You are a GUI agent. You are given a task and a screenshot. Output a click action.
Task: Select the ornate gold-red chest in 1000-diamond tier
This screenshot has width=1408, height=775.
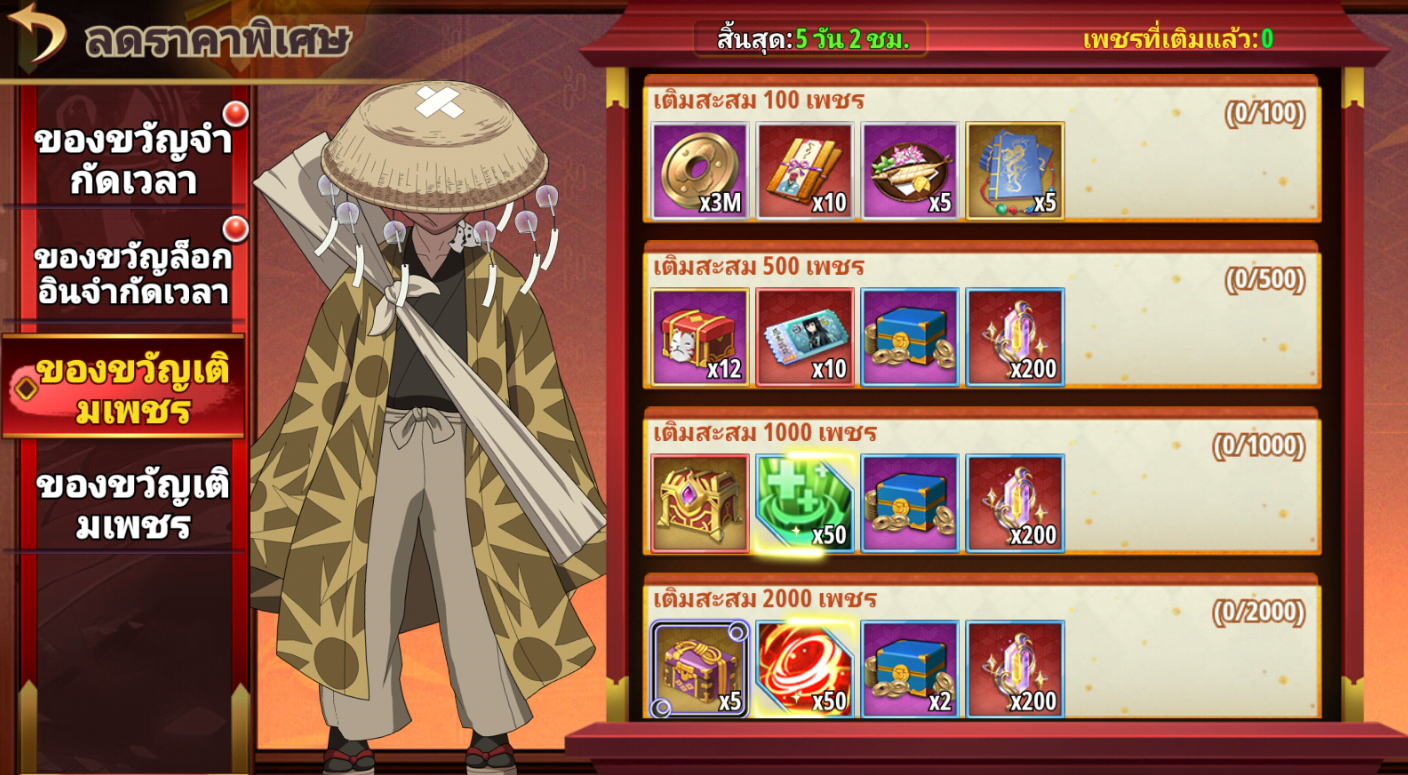point(700,503)
